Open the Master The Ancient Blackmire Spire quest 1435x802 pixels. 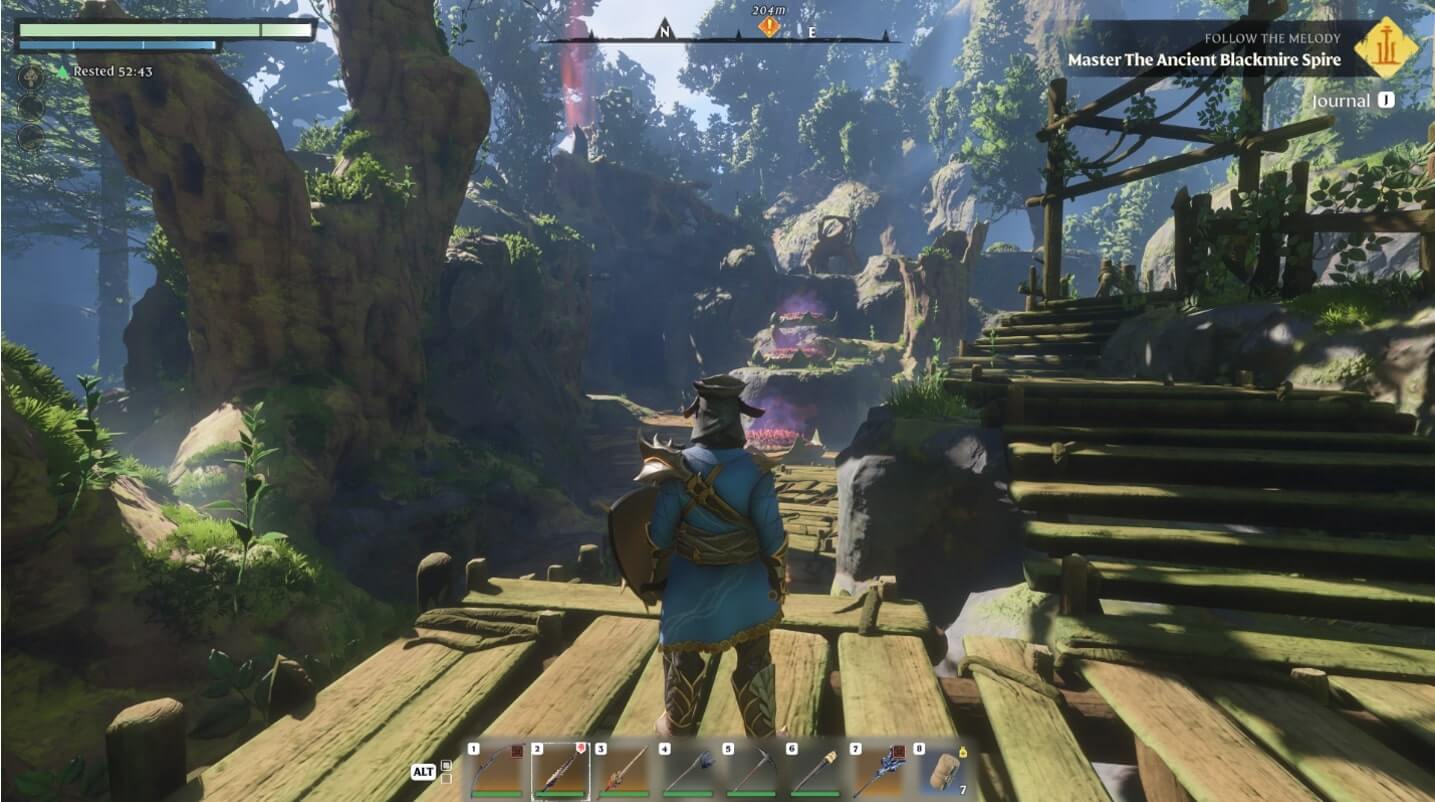pos(1204,60)
